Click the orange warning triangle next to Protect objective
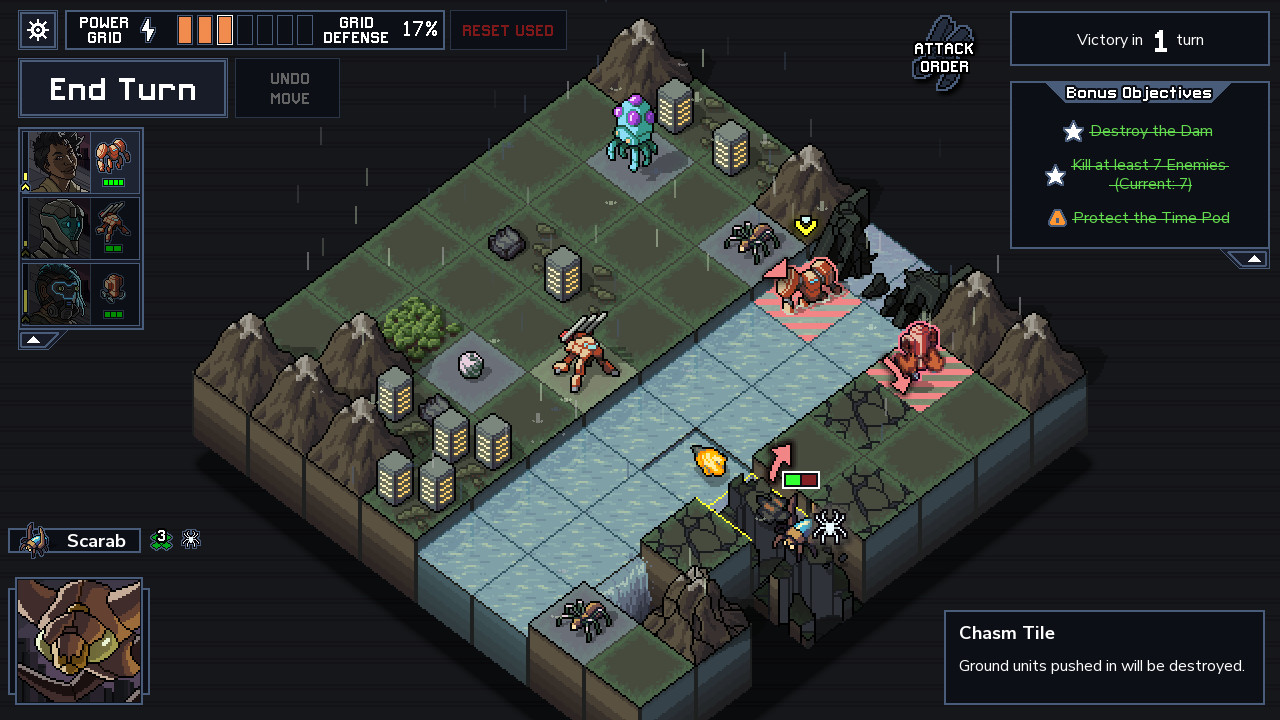This screenshot has width=1280, height=720. pyautogui.click(x=1058, y=217)
